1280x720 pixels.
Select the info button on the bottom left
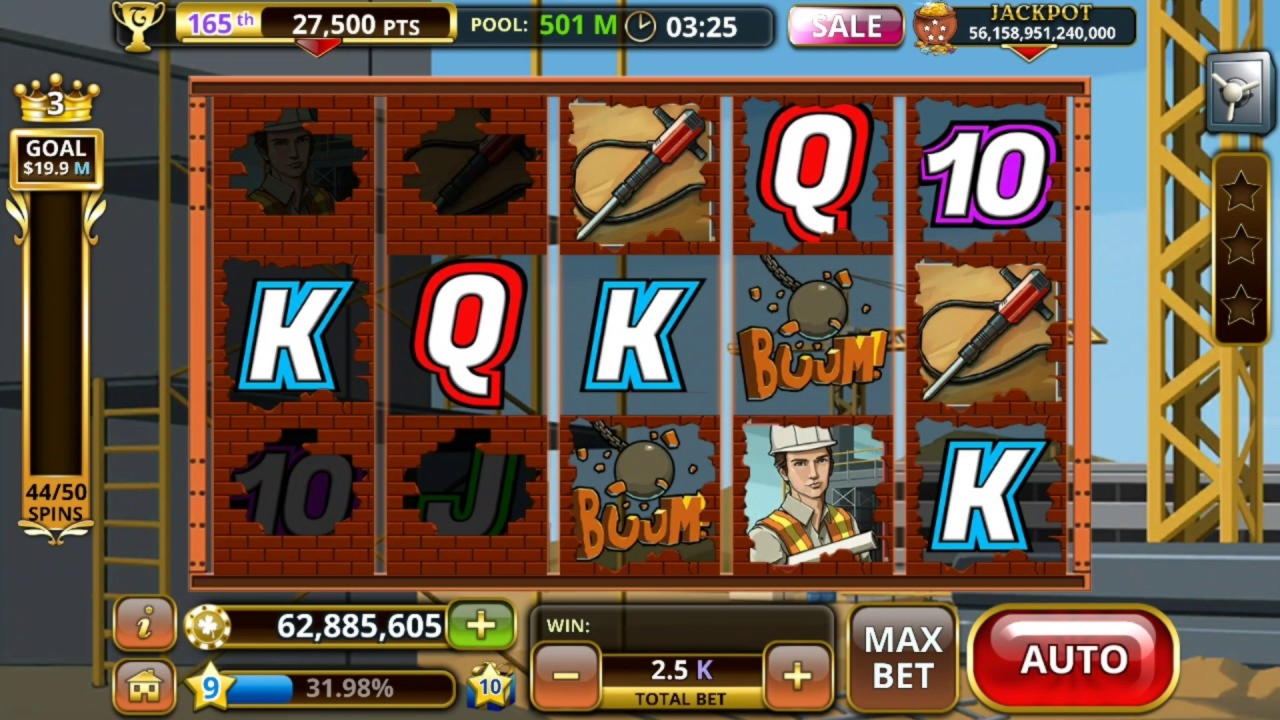tap(144, 622)
